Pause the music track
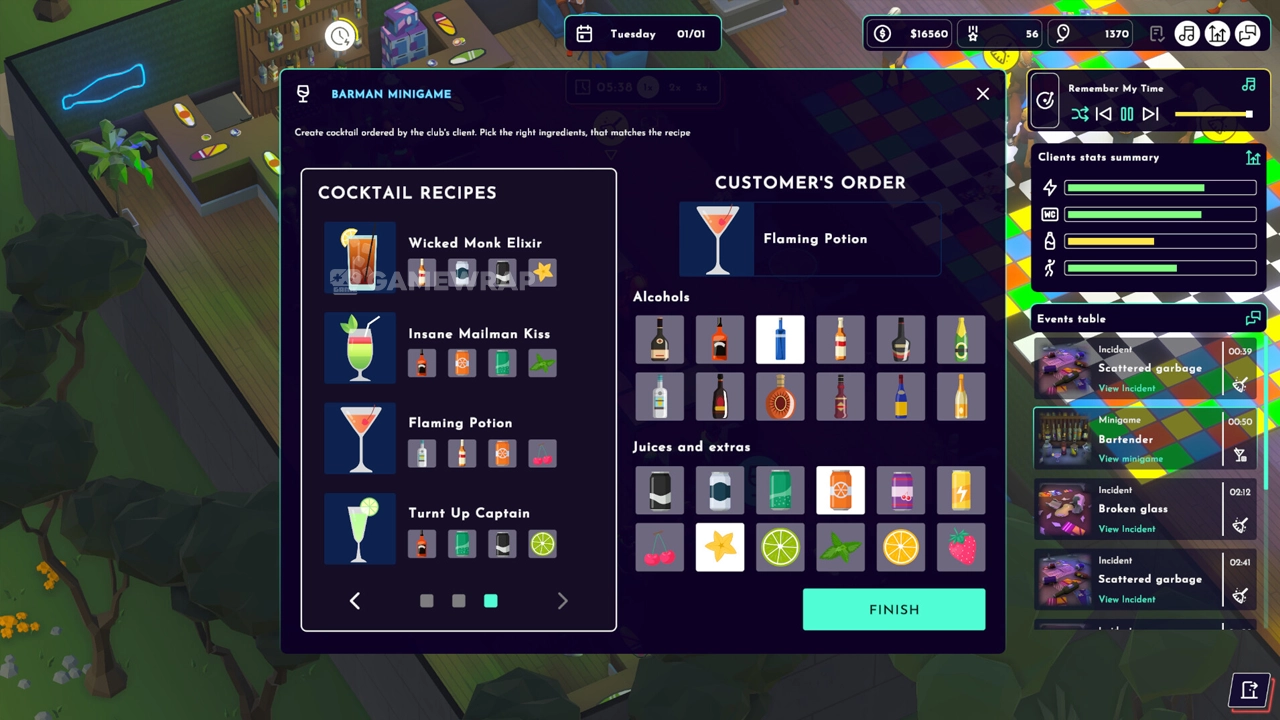Viewport: 1280px width, 720px height. tap(1127, 114)
